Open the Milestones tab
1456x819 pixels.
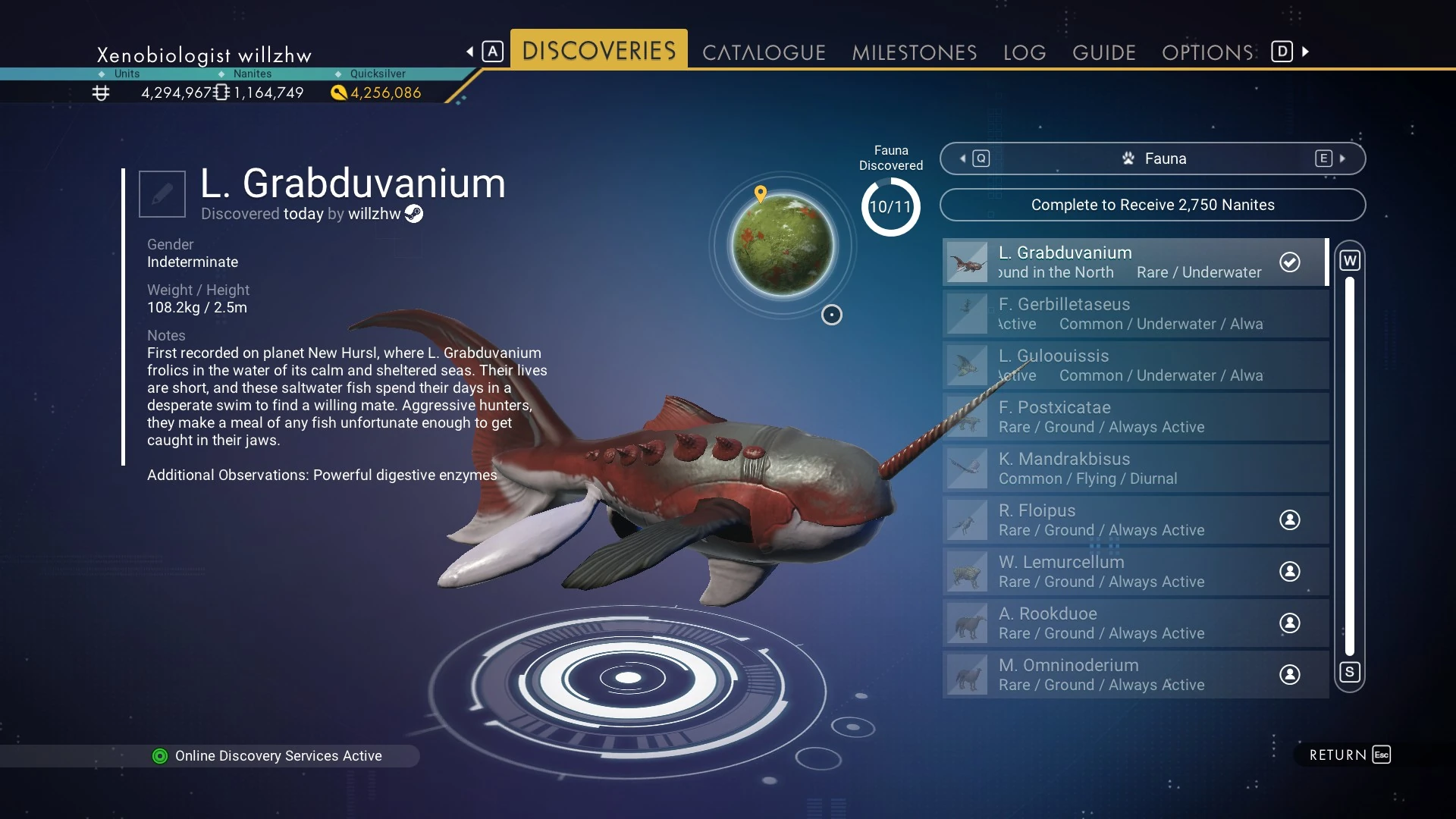coord(914,52)
